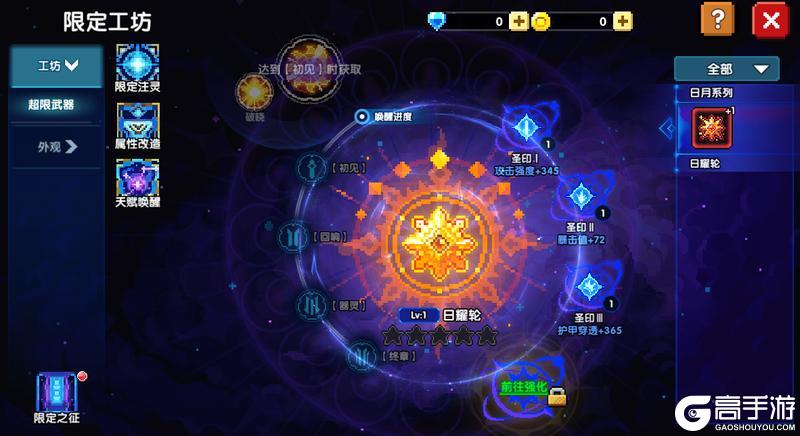Select the 限定注灵 icon
The height and width of the screenshot is (436, 800).
pyautogui.click(x=137, y=62)
